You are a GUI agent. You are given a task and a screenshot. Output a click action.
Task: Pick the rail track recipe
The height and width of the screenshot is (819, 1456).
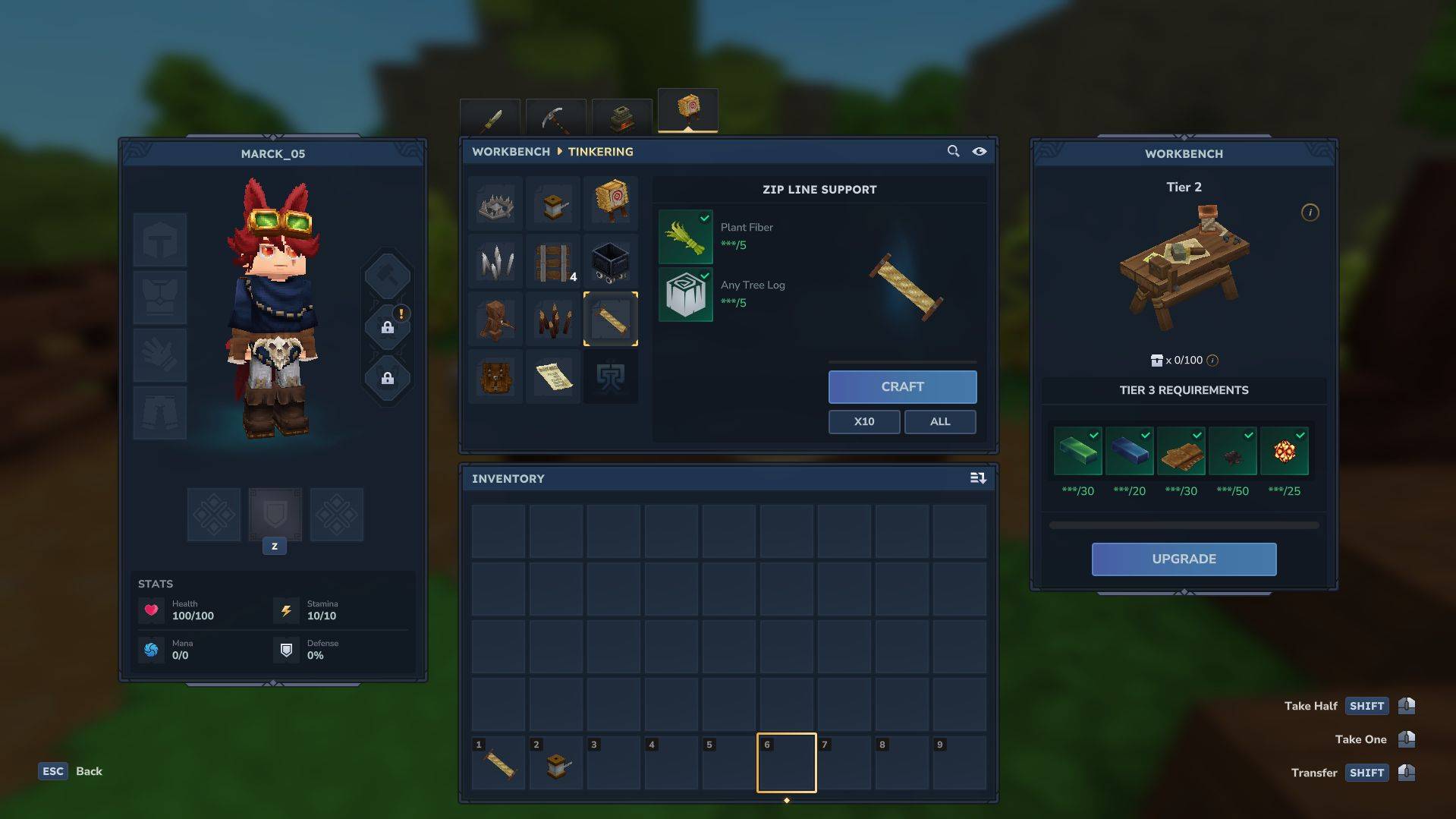click(553, 262)
